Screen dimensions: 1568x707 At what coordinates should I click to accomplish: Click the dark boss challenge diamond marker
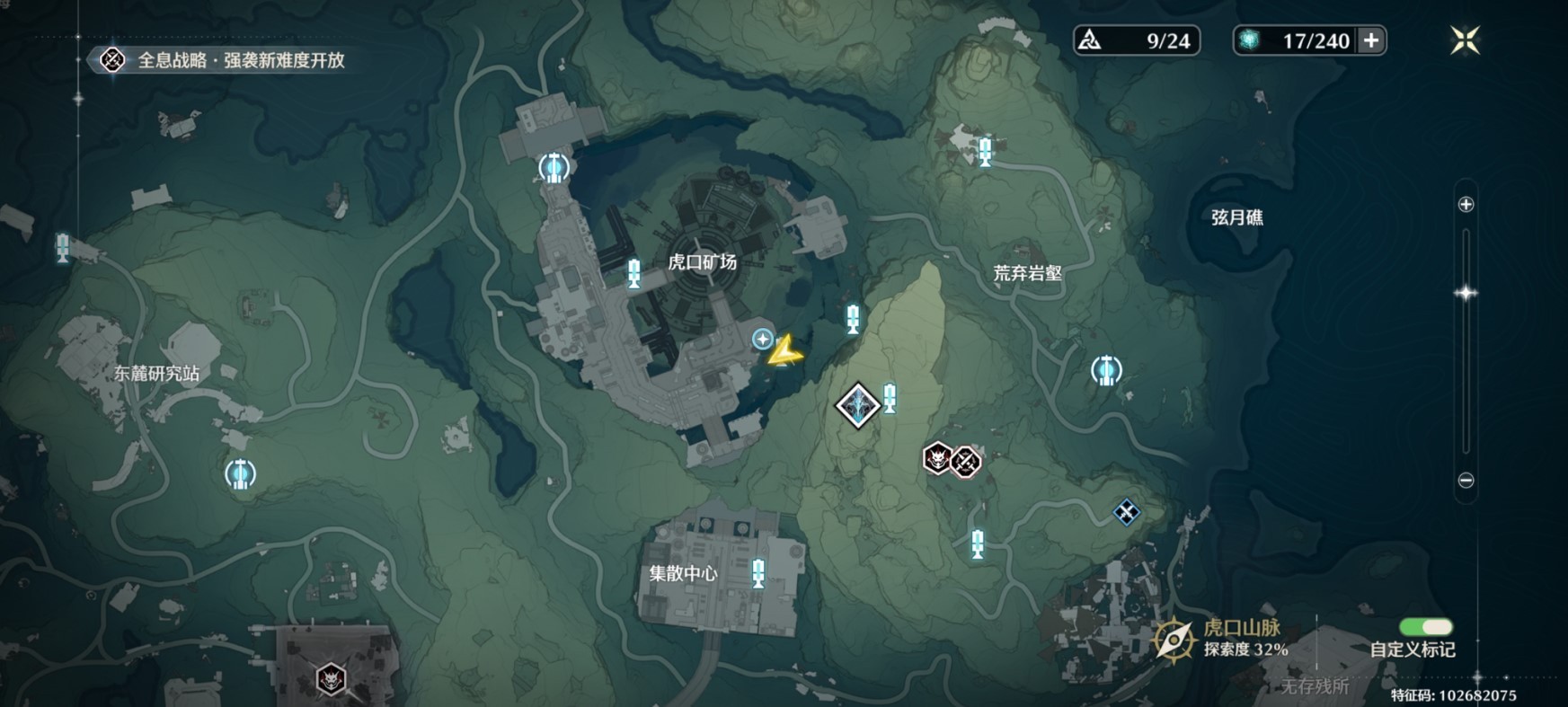[858, 404]
